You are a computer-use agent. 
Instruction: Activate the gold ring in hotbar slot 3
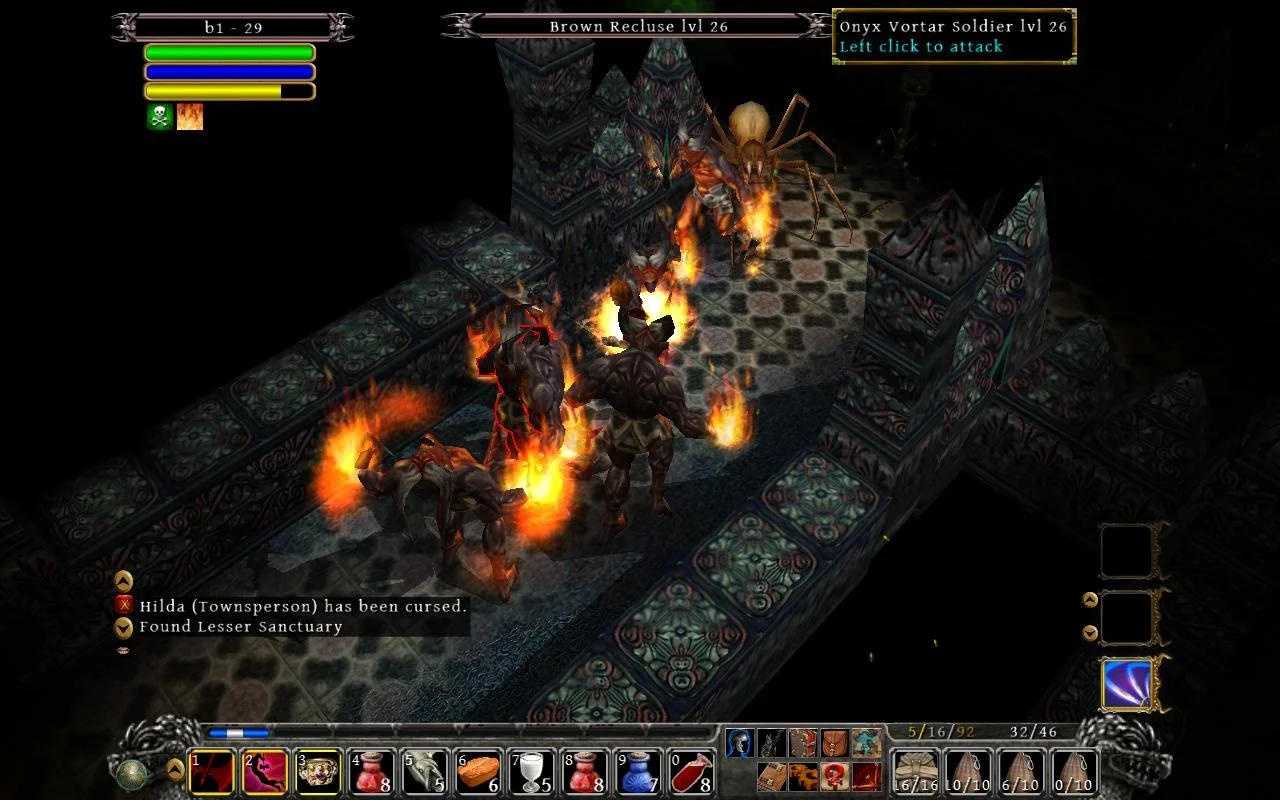pyautogui.click(x=320, y=772)
